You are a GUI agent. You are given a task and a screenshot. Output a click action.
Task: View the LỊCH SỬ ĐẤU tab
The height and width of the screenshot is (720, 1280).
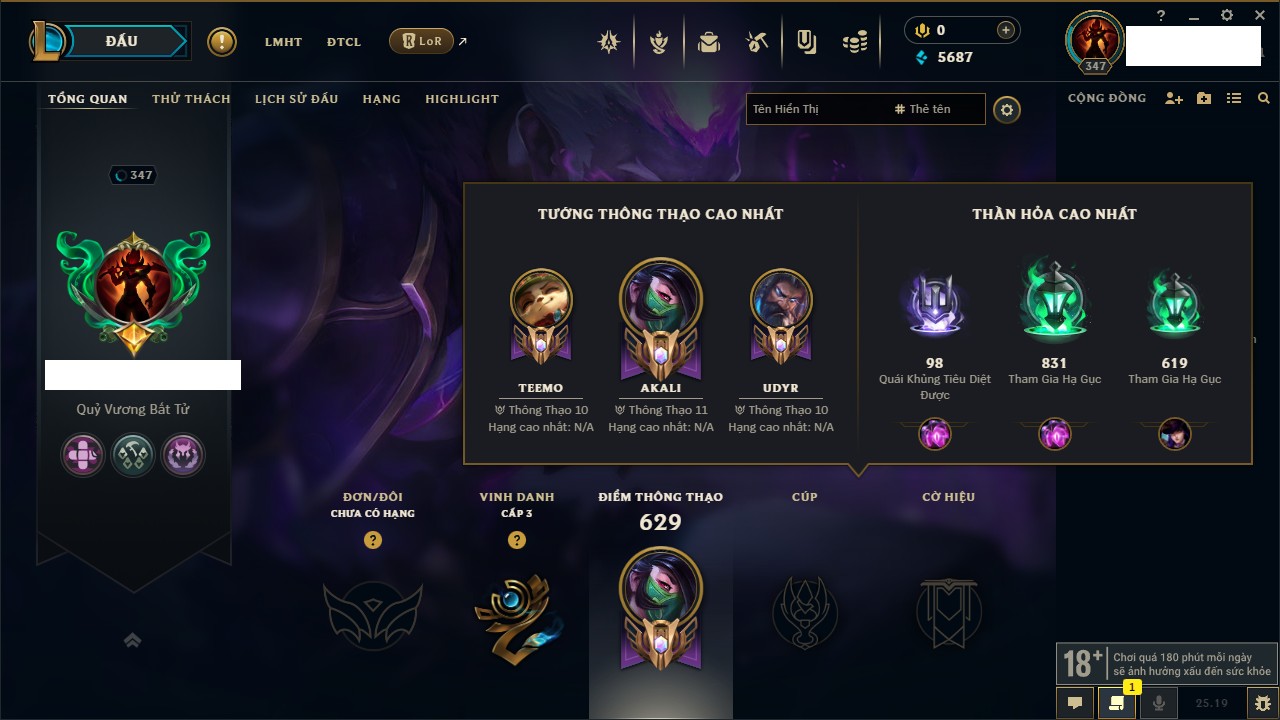point(296,99)
